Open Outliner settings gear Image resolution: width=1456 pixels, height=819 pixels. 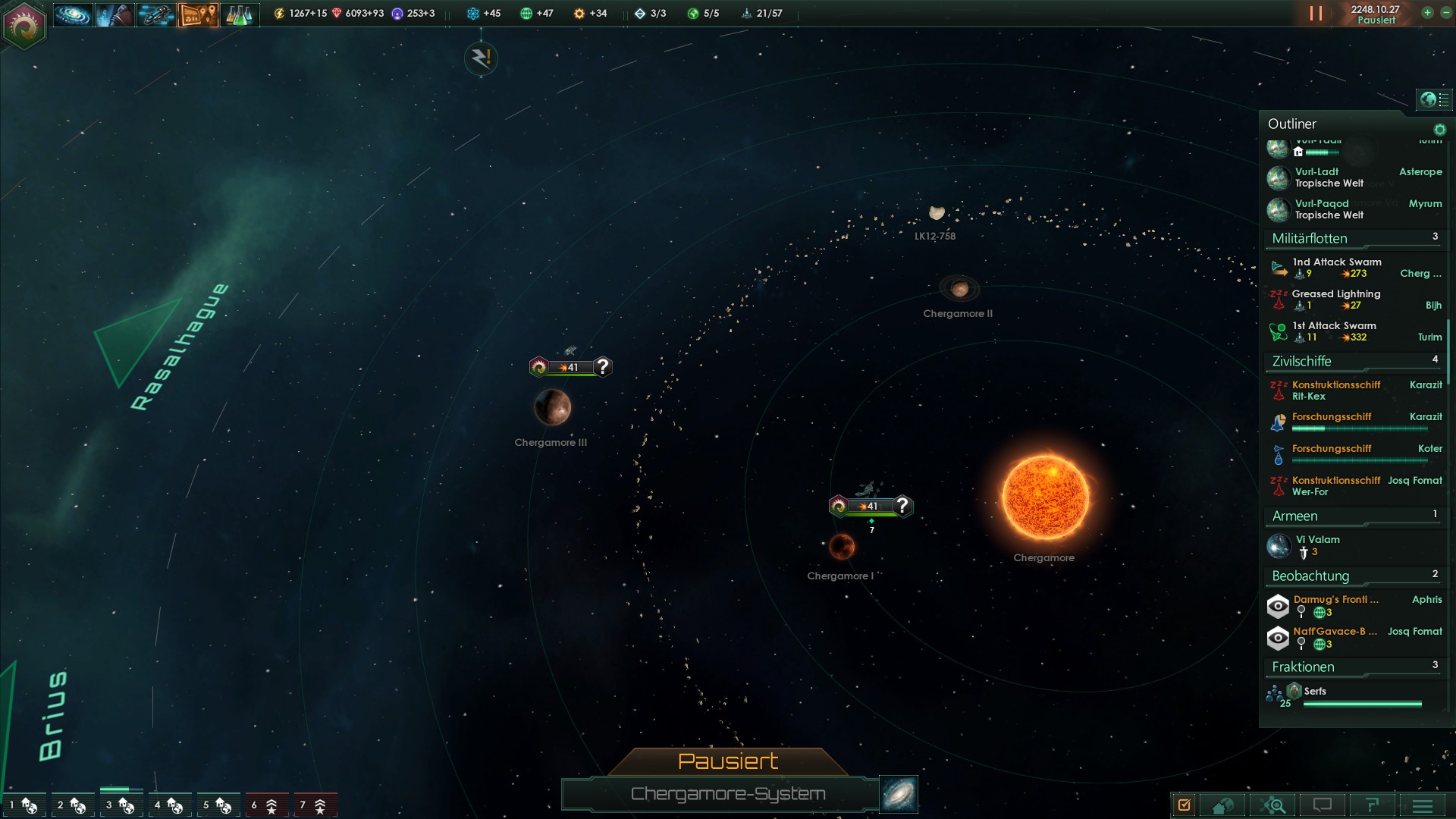[x=1439, y=130]
